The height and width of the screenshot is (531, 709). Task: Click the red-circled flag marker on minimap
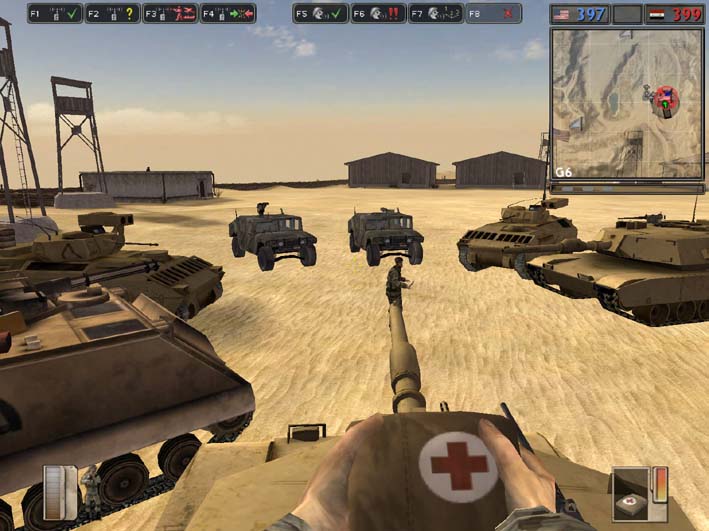click(667, 99)
